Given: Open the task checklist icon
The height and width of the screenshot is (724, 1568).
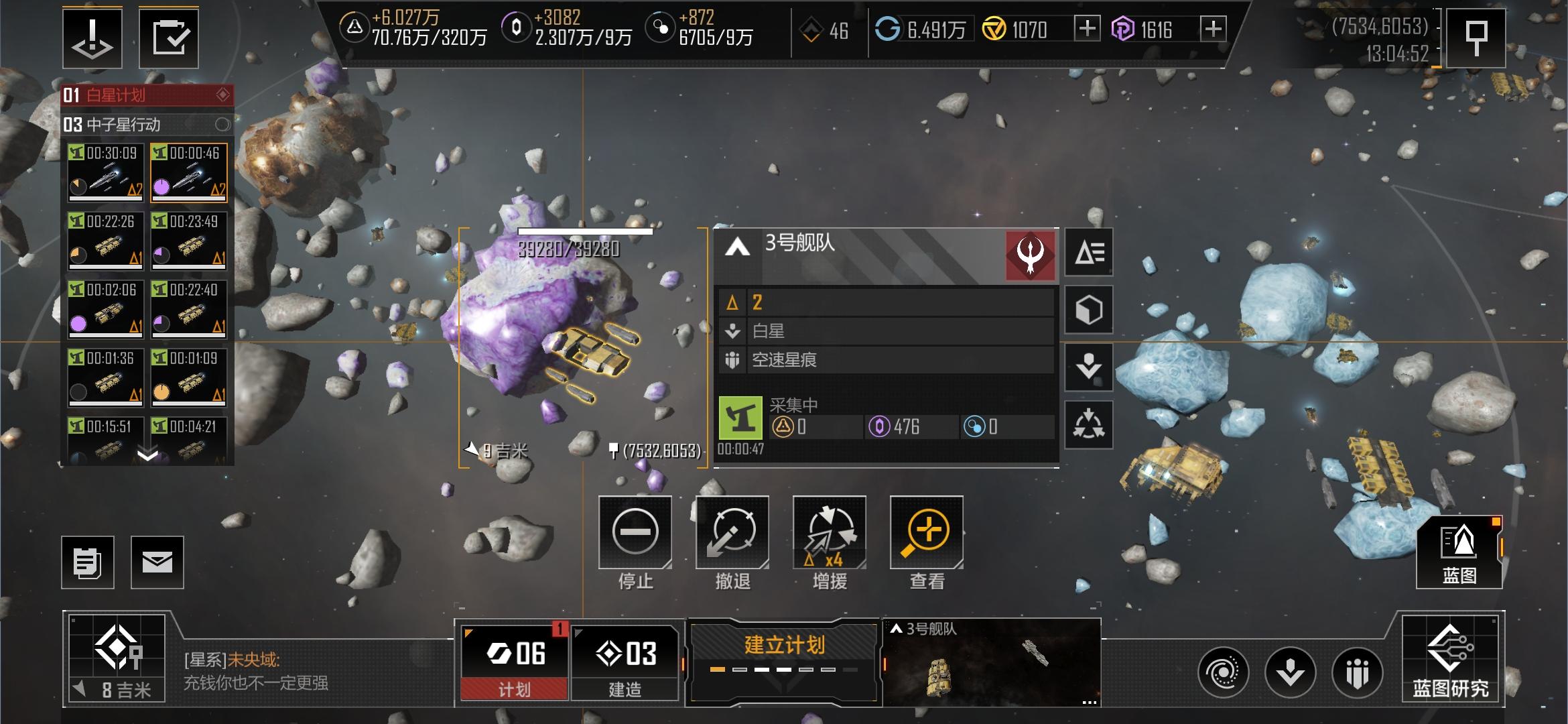Looking at the screenshot, I should click(x=169, y=38).
